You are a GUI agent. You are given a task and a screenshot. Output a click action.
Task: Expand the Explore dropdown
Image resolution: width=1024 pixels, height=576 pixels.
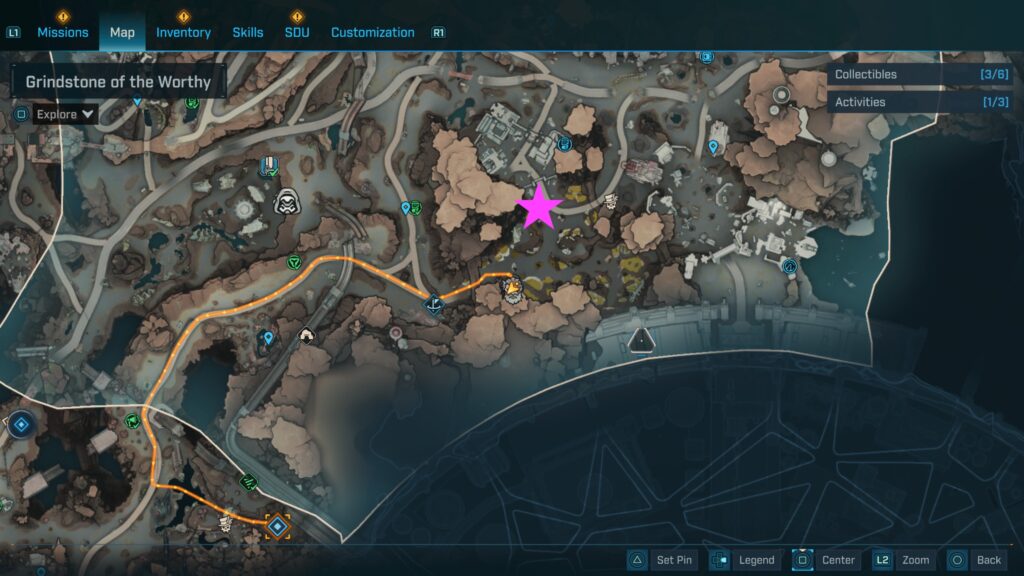(x=66, y=114)
